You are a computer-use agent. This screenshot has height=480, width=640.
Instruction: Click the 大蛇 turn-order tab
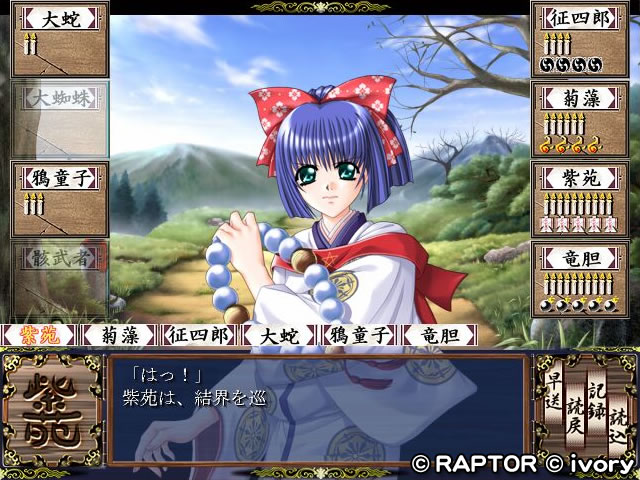tap(280, 335)
